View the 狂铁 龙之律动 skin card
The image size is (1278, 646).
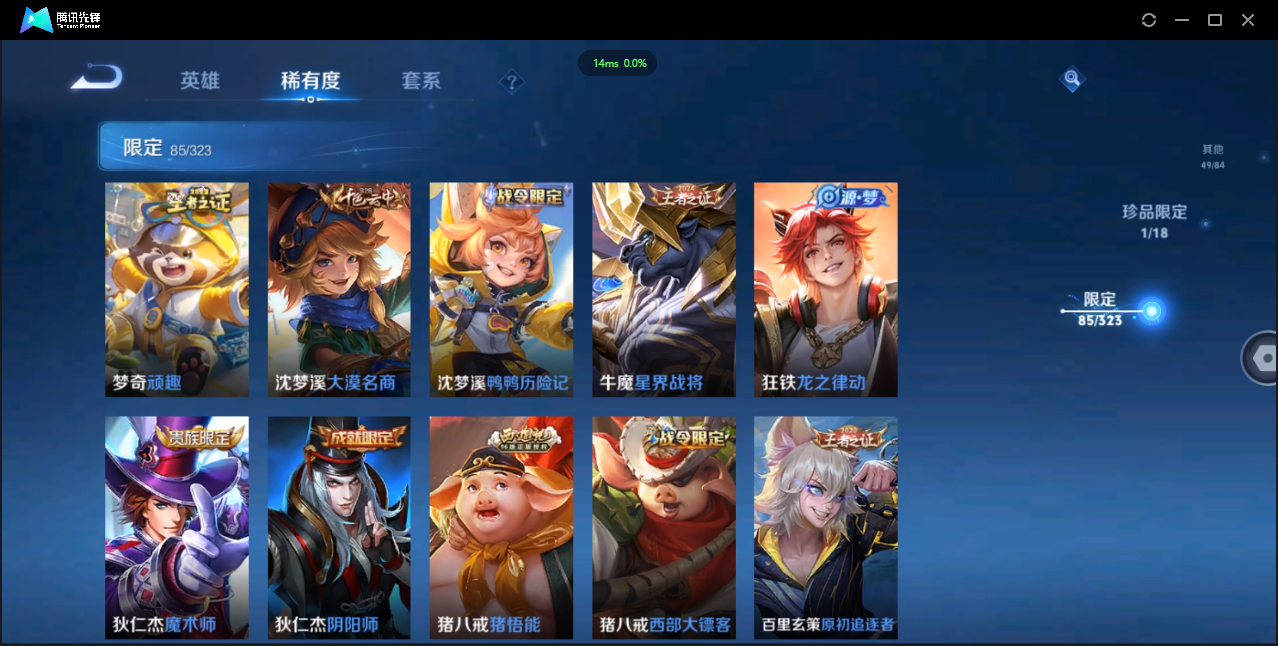click(x=826, y=289)
